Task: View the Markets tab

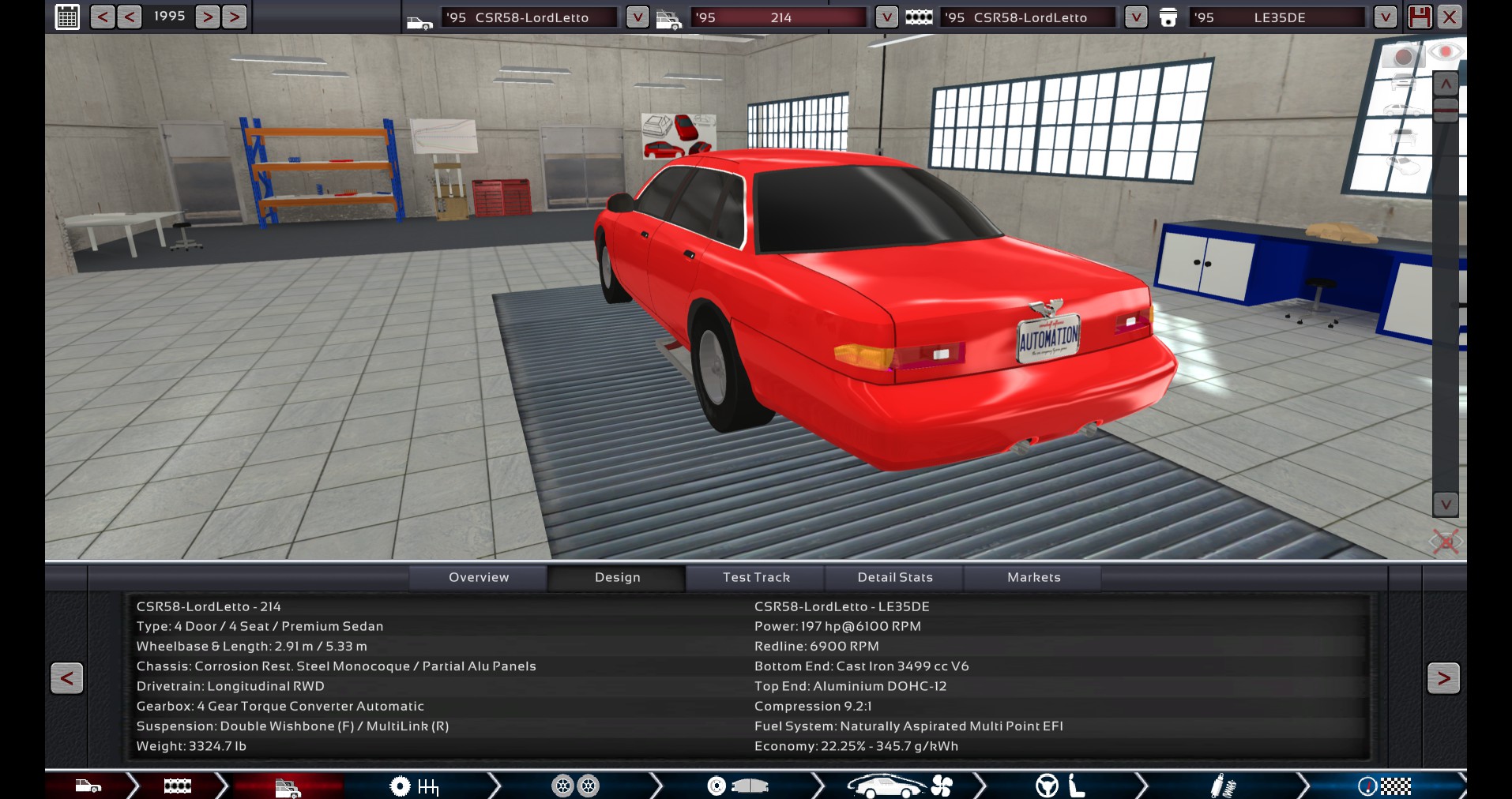Action: [1033, 577]
